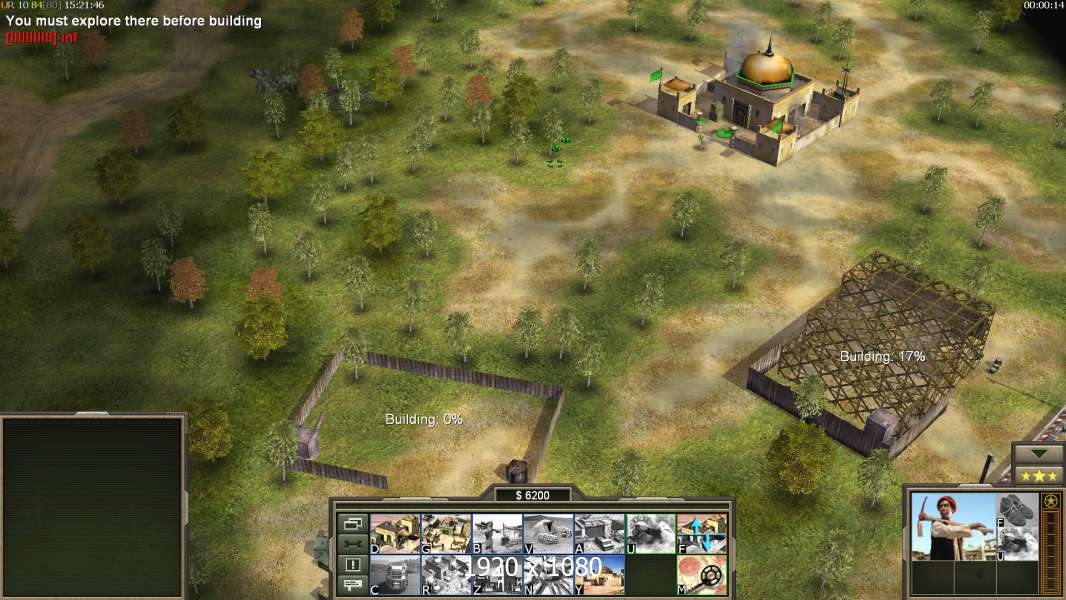
Task: Open the chat message button
Action: pyautogui.click(x=352, y=586)
